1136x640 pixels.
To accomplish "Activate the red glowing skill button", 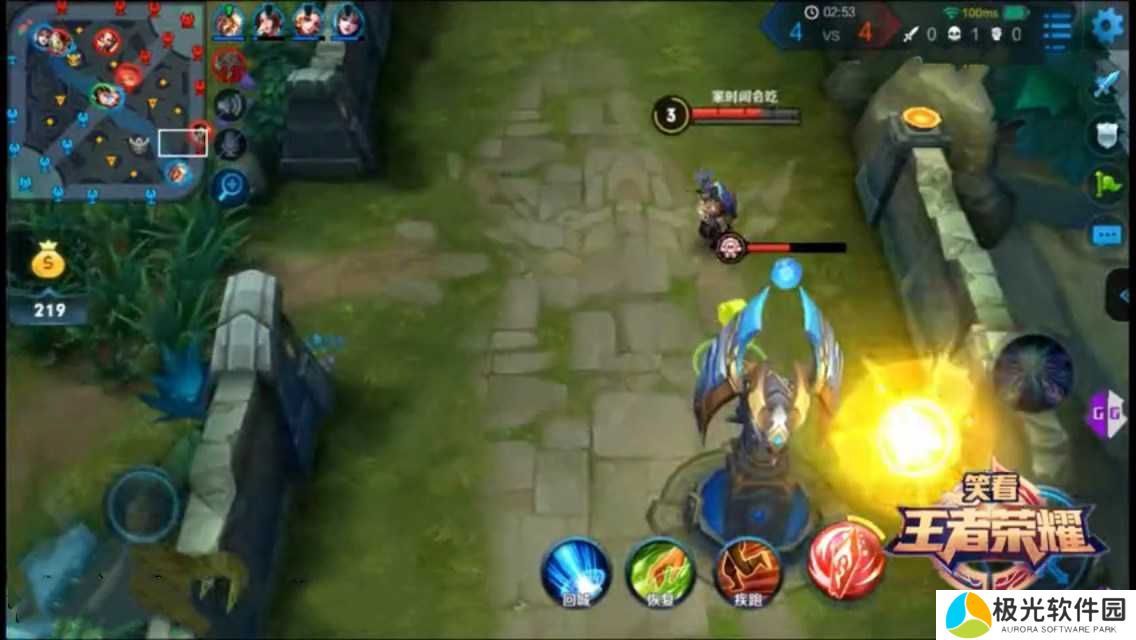I will (x=846, y=558).
